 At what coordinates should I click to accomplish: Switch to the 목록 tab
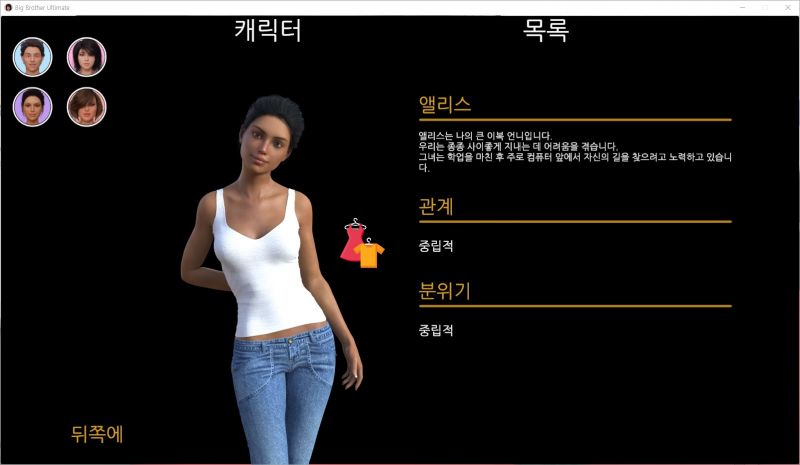point(546,31)
